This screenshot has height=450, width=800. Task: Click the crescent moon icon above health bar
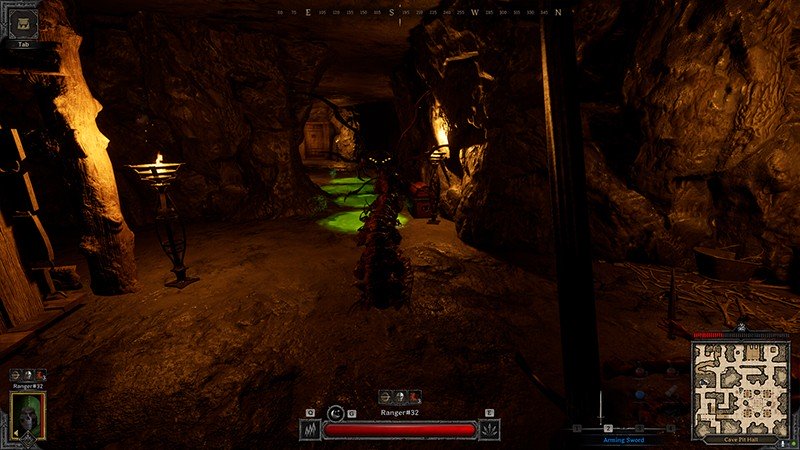point(337,411)
